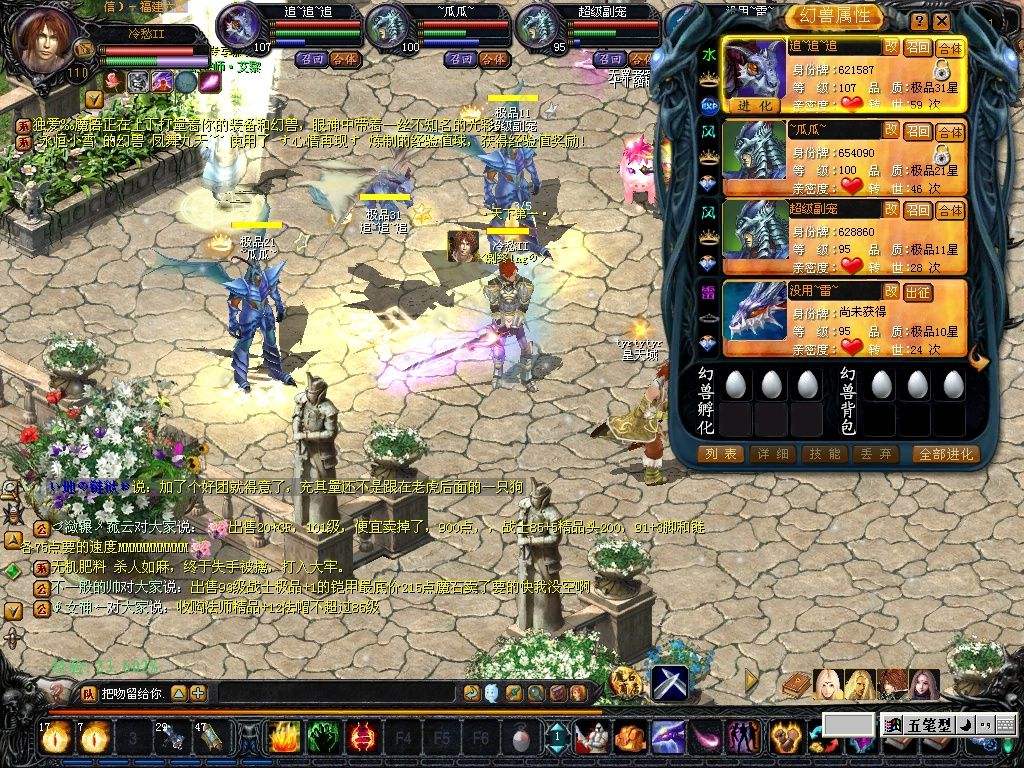Merge with ~瓜瓜~ using top HUD 合体

493,59
